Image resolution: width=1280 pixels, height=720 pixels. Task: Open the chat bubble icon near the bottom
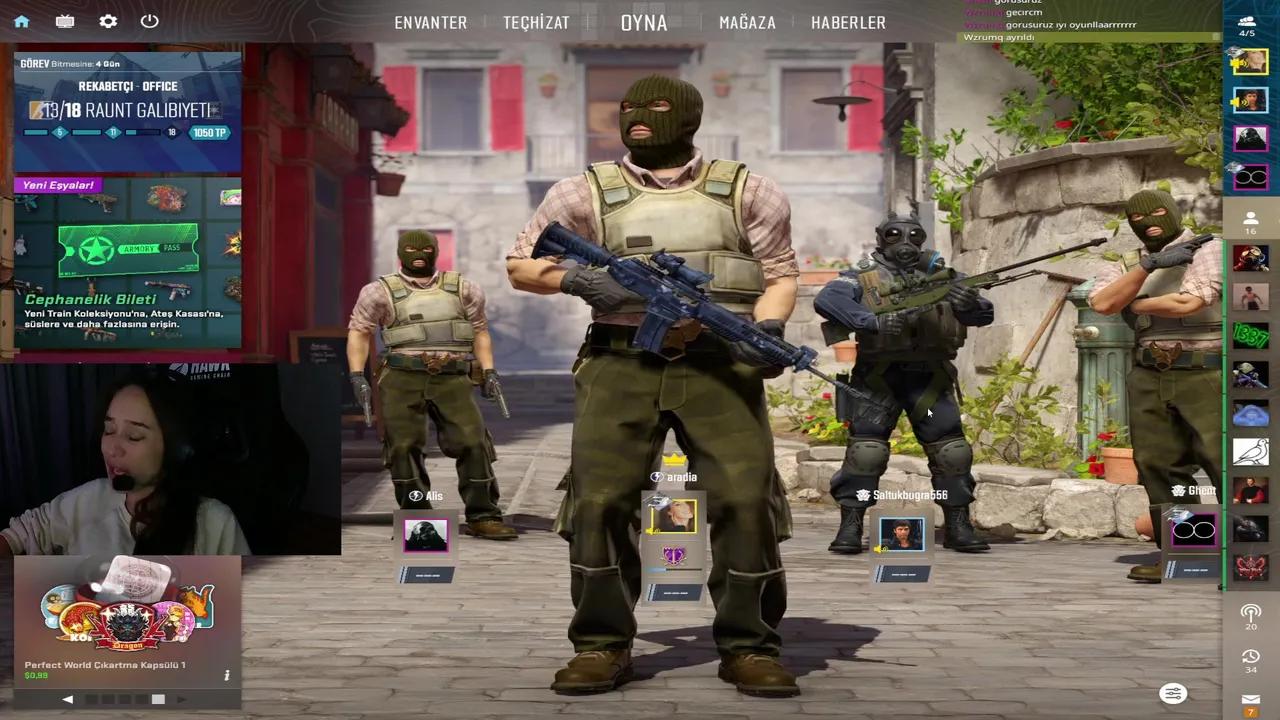pos(1172,693)
